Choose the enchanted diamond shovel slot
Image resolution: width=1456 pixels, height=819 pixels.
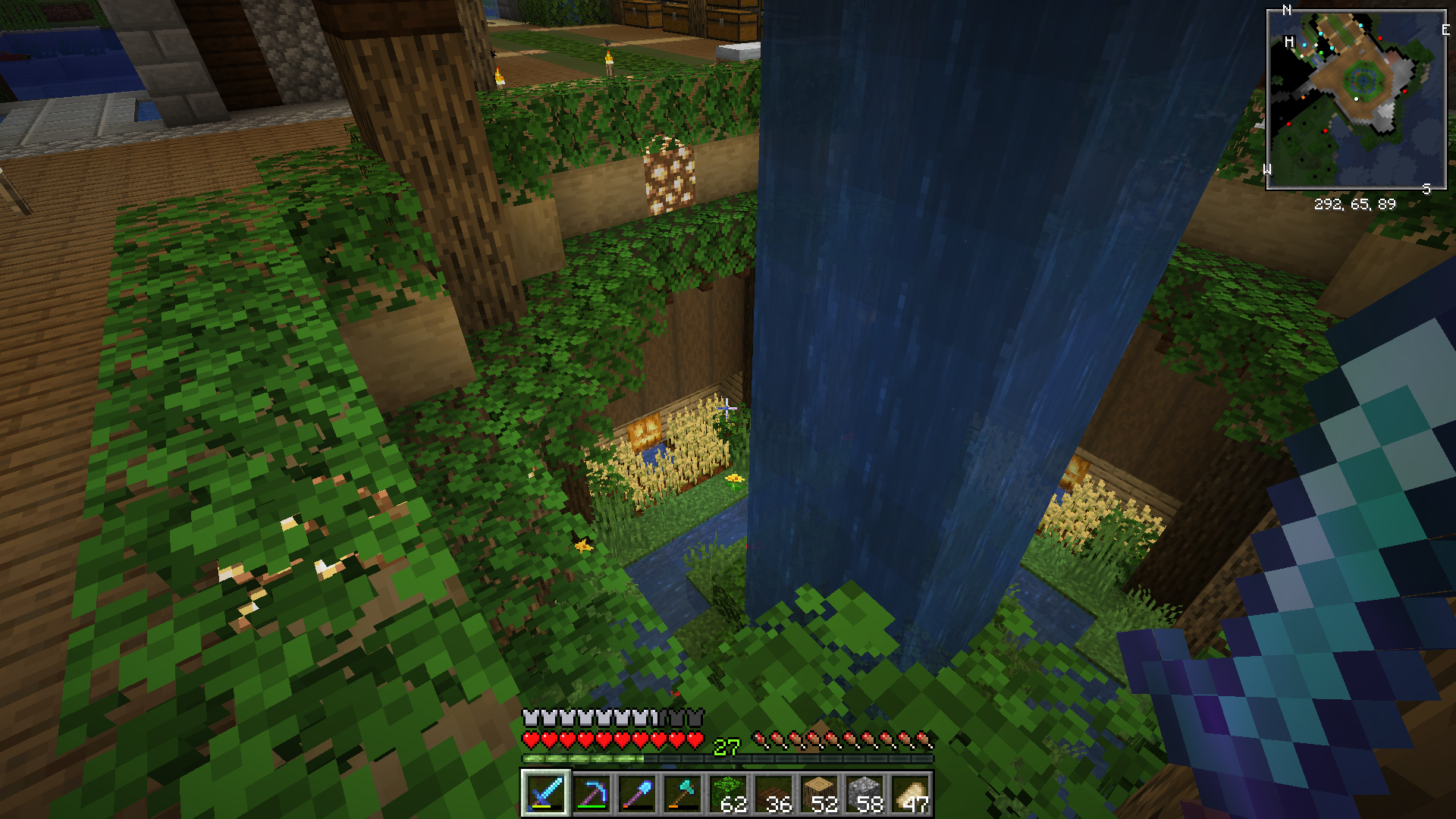click(x=637, y=794)
